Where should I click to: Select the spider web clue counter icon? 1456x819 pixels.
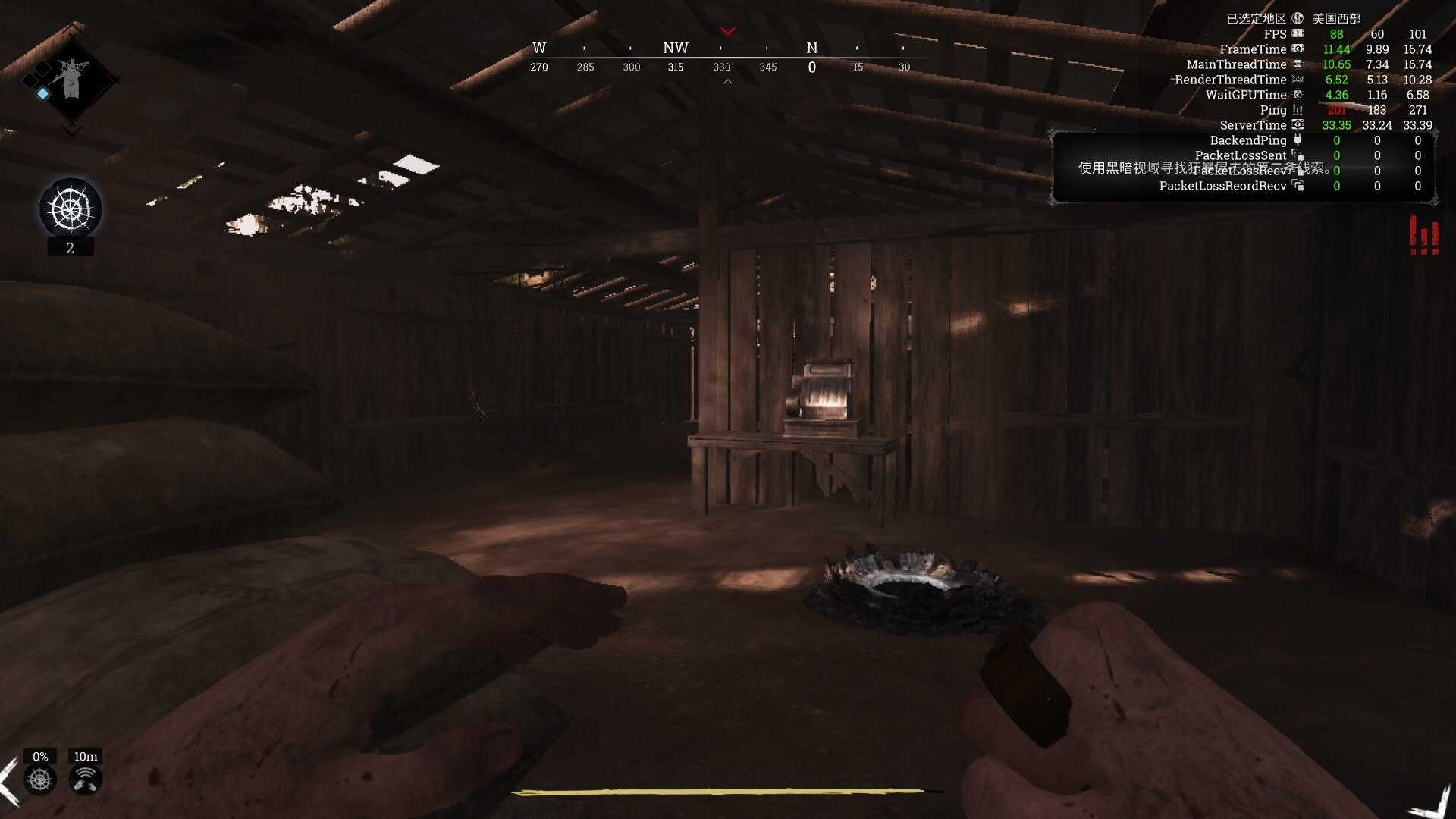coord(71,208)
